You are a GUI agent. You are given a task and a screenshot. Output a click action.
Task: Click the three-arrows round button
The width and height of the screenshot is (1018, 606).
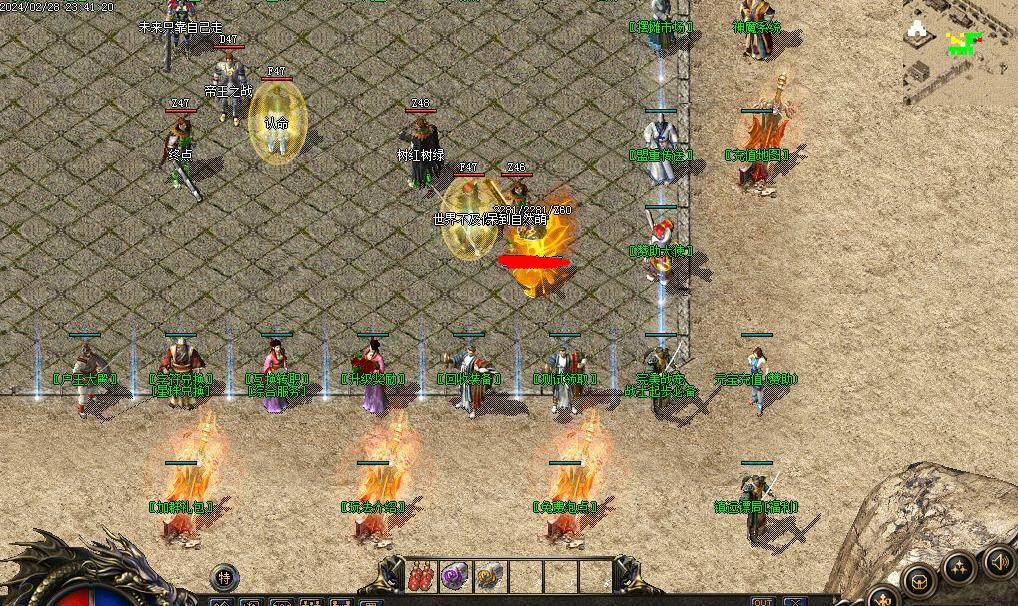click(959, 568)
